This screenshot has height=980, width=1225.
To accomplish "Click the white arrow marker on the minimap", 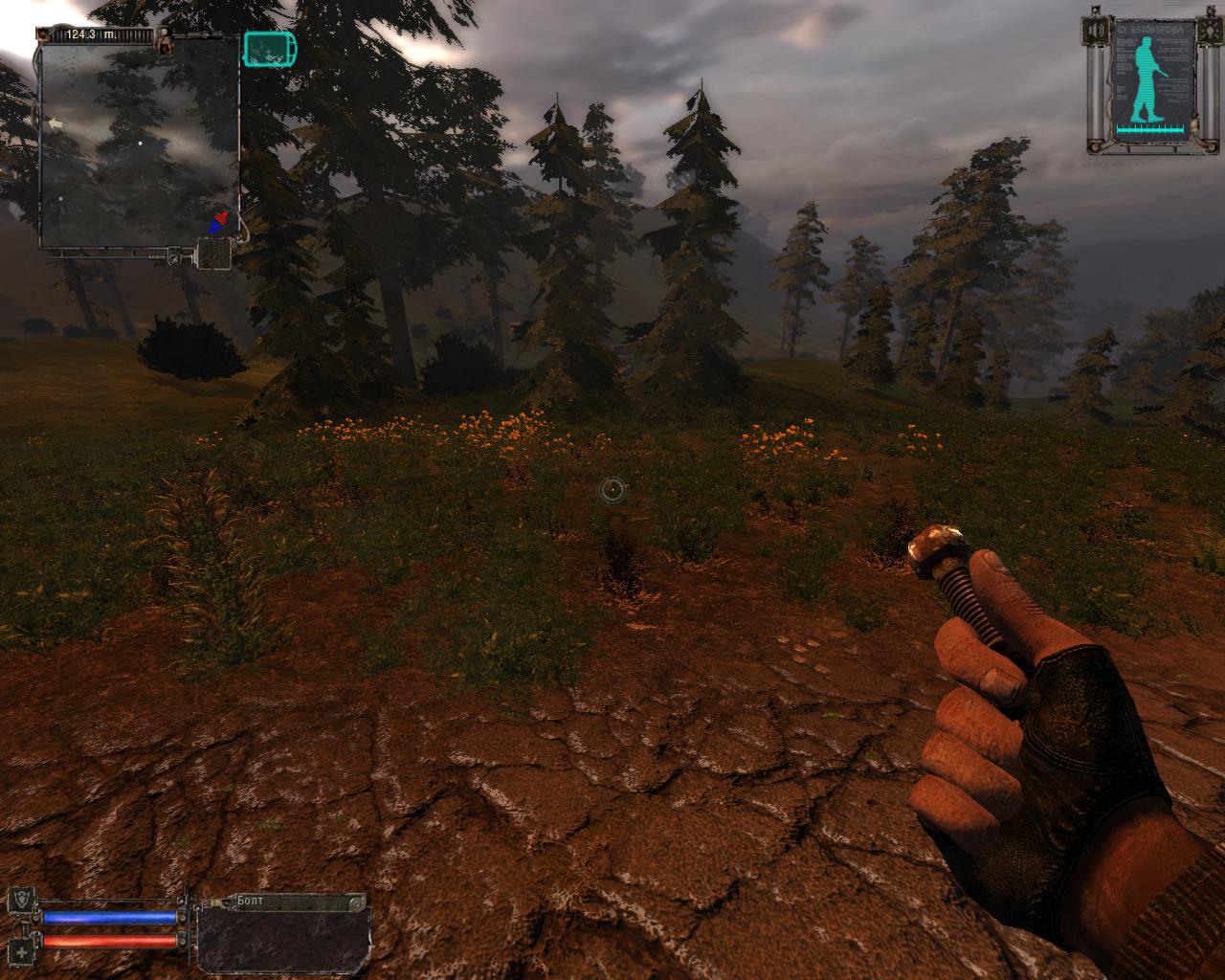I will [55, 123].
